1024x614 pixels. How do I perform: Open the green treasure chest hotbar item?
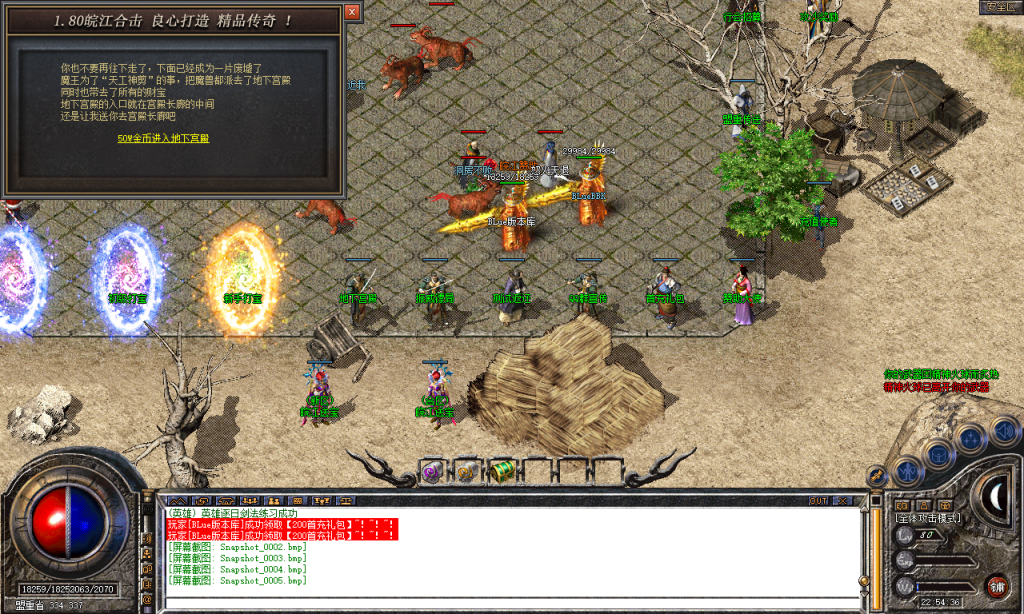click(501, 470)
